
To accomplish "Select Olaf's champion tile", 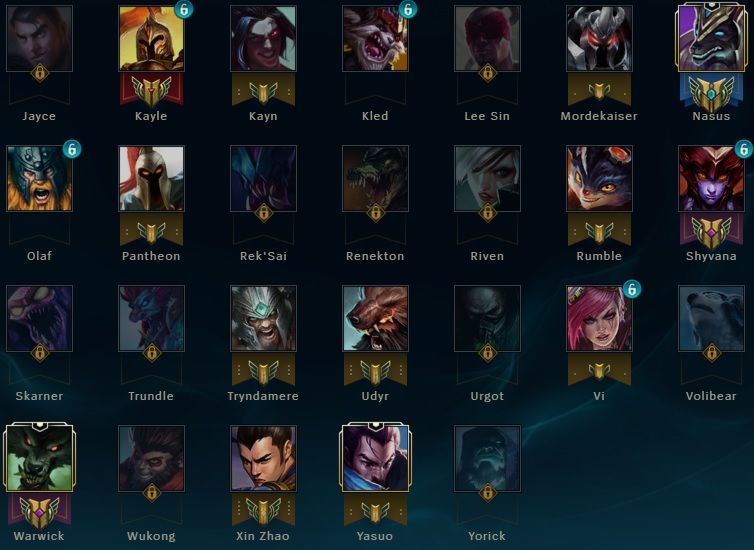I will [39, 178].
